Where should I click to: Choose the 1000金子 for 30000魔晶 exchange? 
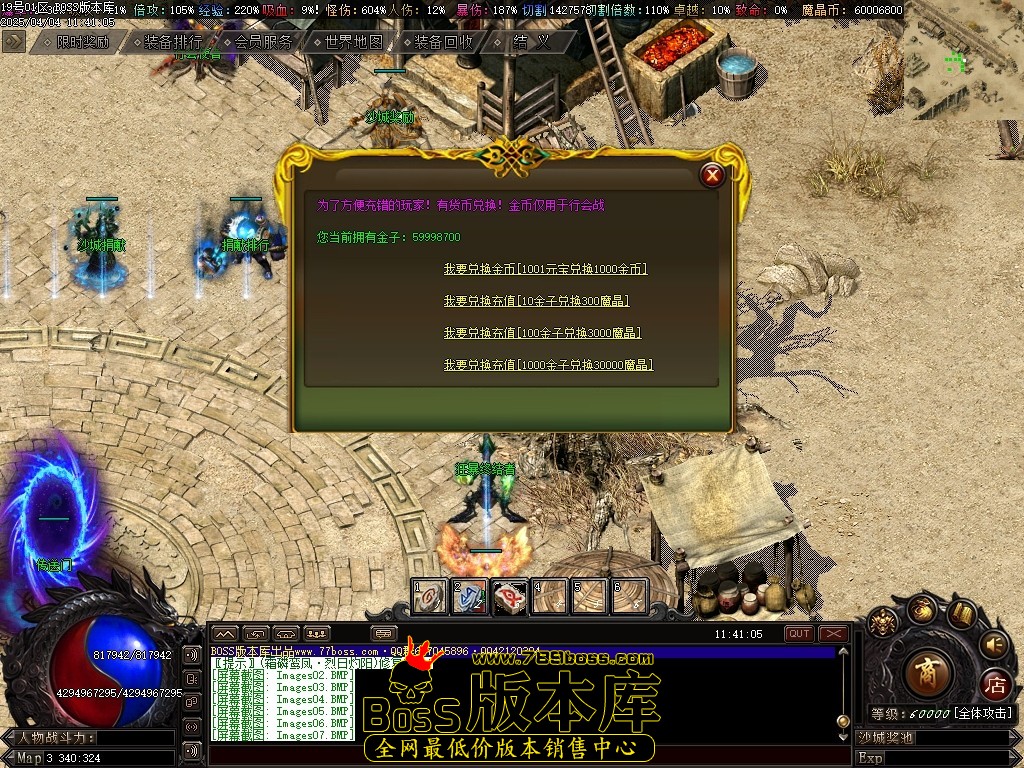tap(548, 365)
